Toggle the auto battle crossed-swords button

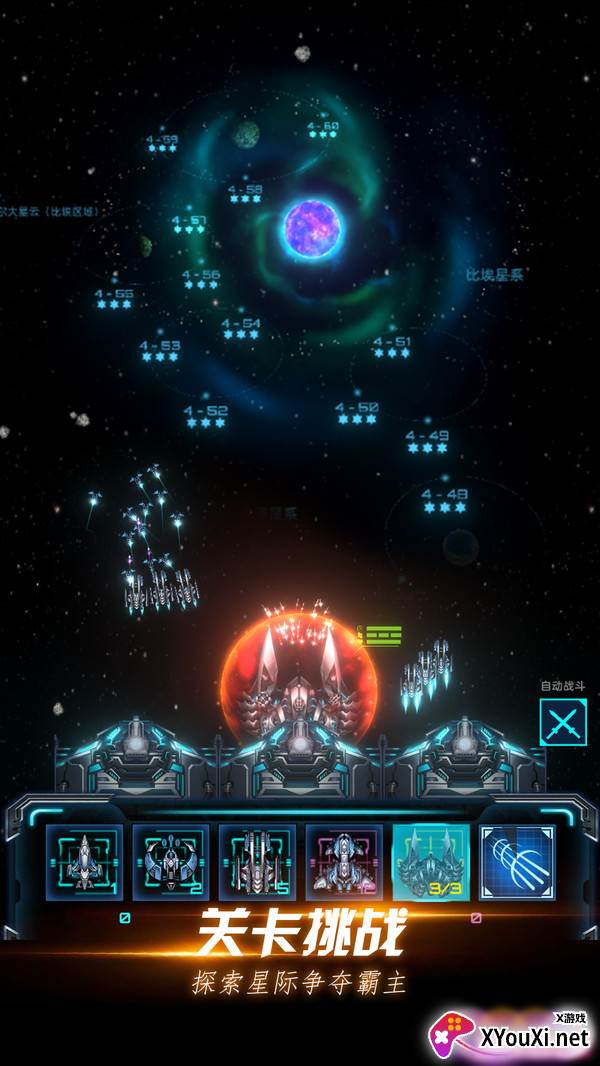(562, 722)
